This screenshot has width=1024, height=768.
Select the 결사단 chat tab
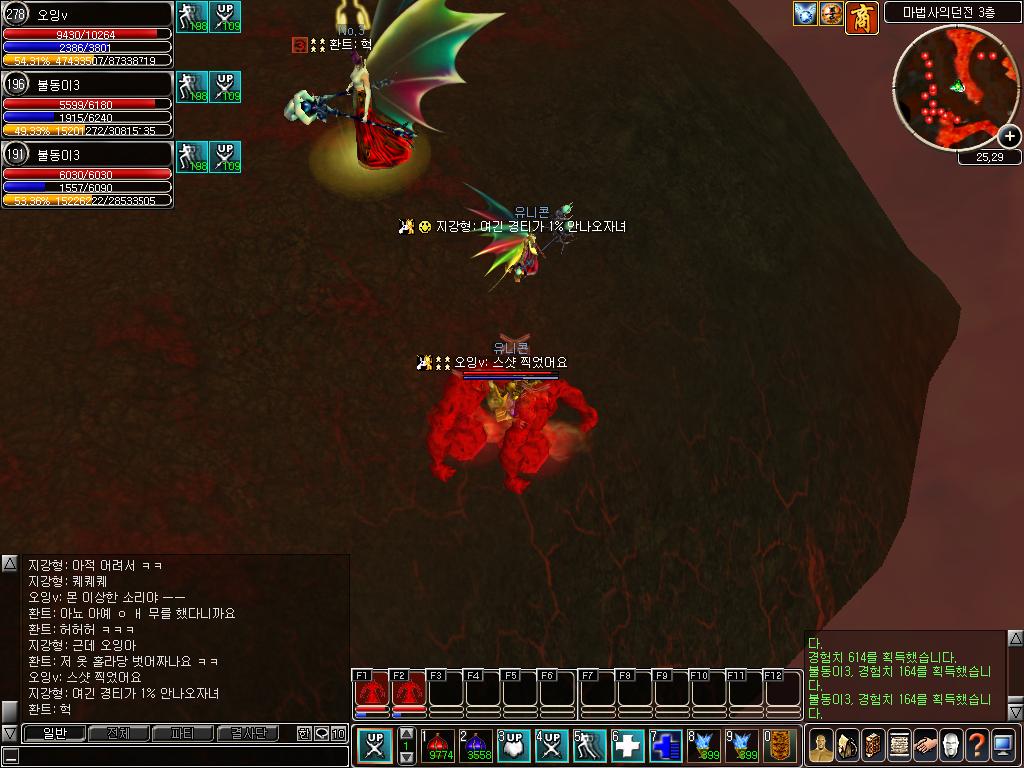click(247, 733)
